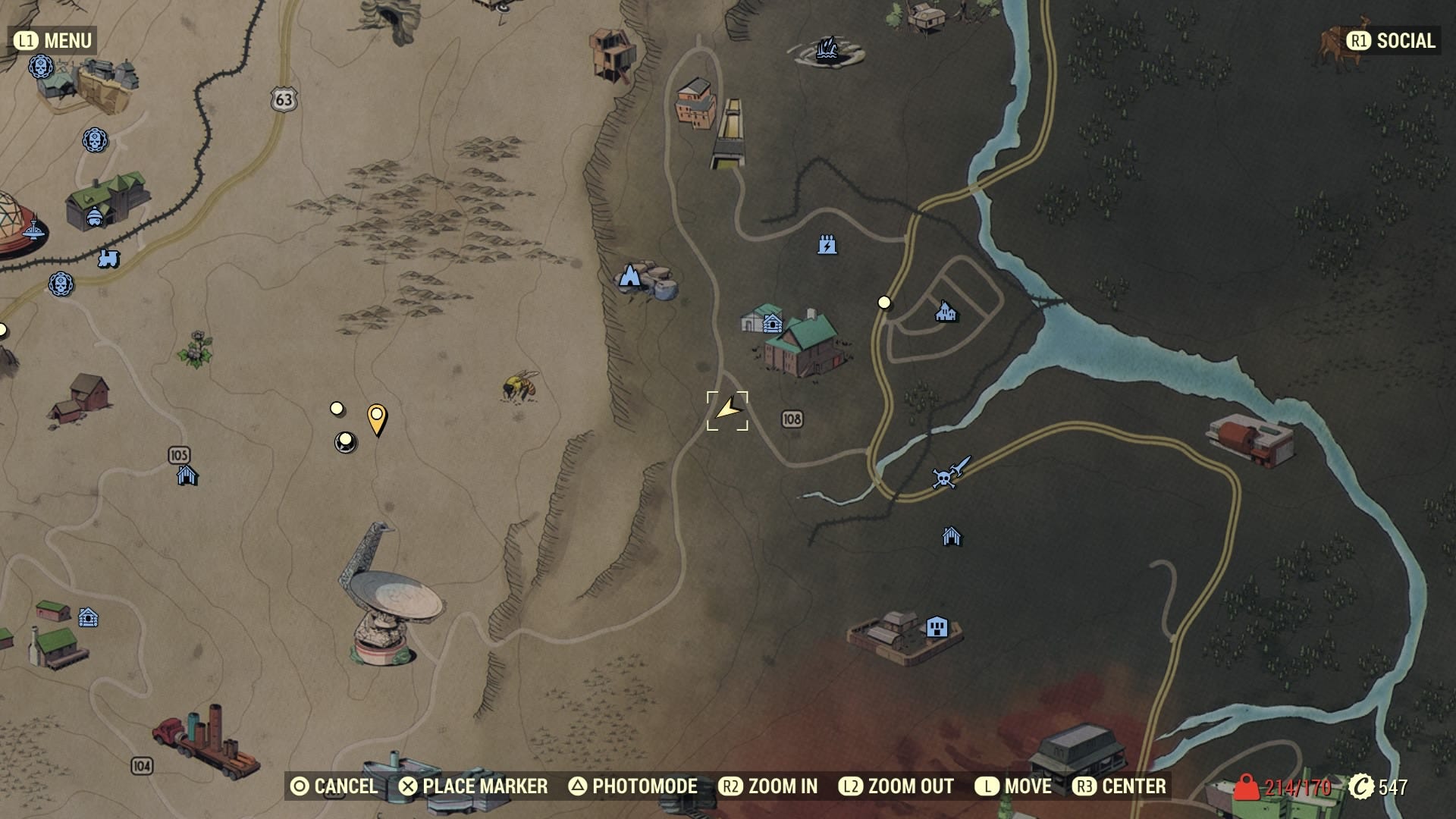Viewport: 1456px width, 819px height.
Task: Pick the giant bee location marker
Action: (519, 386)
